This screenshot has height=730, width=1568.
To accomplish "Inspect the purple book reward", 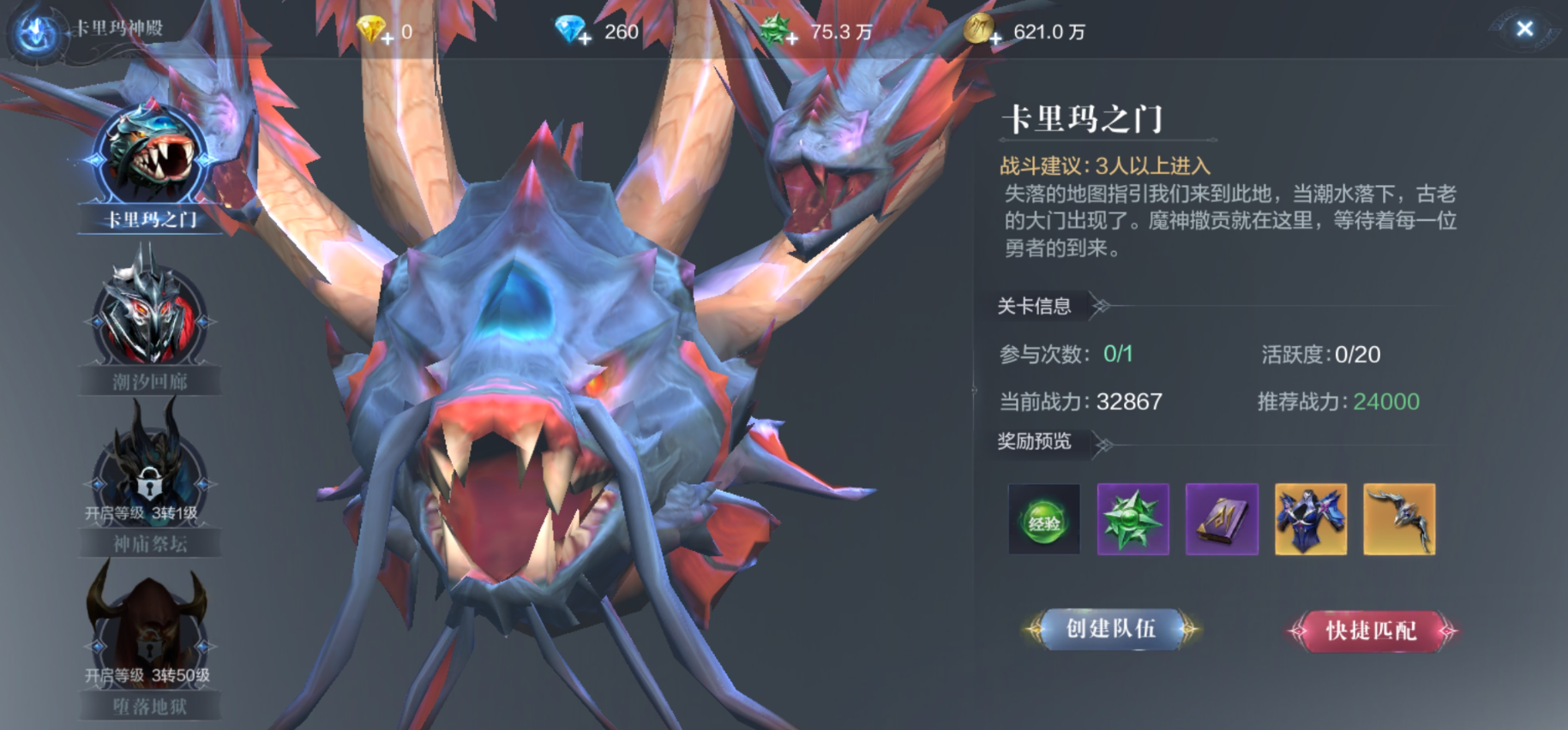I will coord(1222,519).
